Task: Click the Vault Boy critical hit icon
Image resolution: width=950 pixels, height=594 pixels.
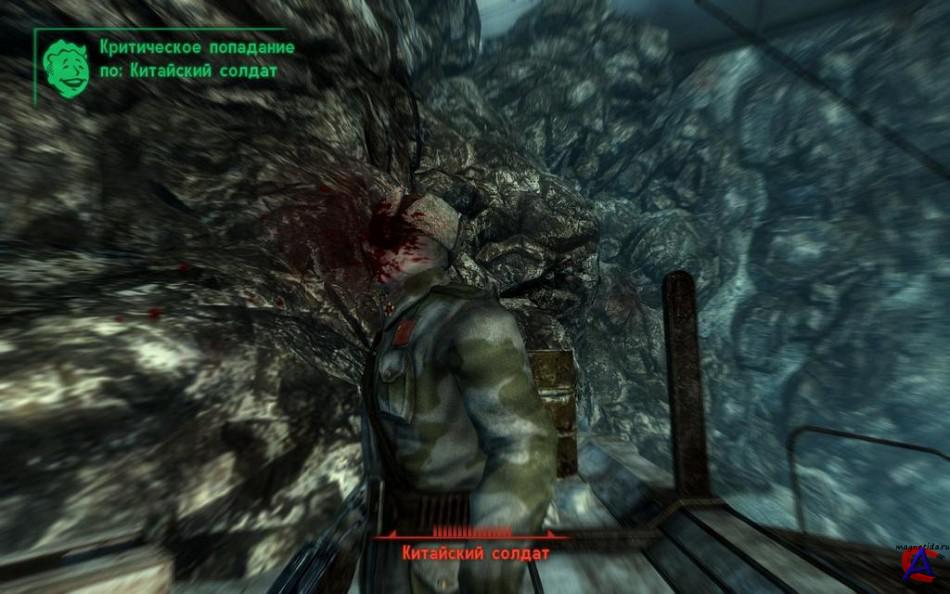Action: (x=67, y=68)
